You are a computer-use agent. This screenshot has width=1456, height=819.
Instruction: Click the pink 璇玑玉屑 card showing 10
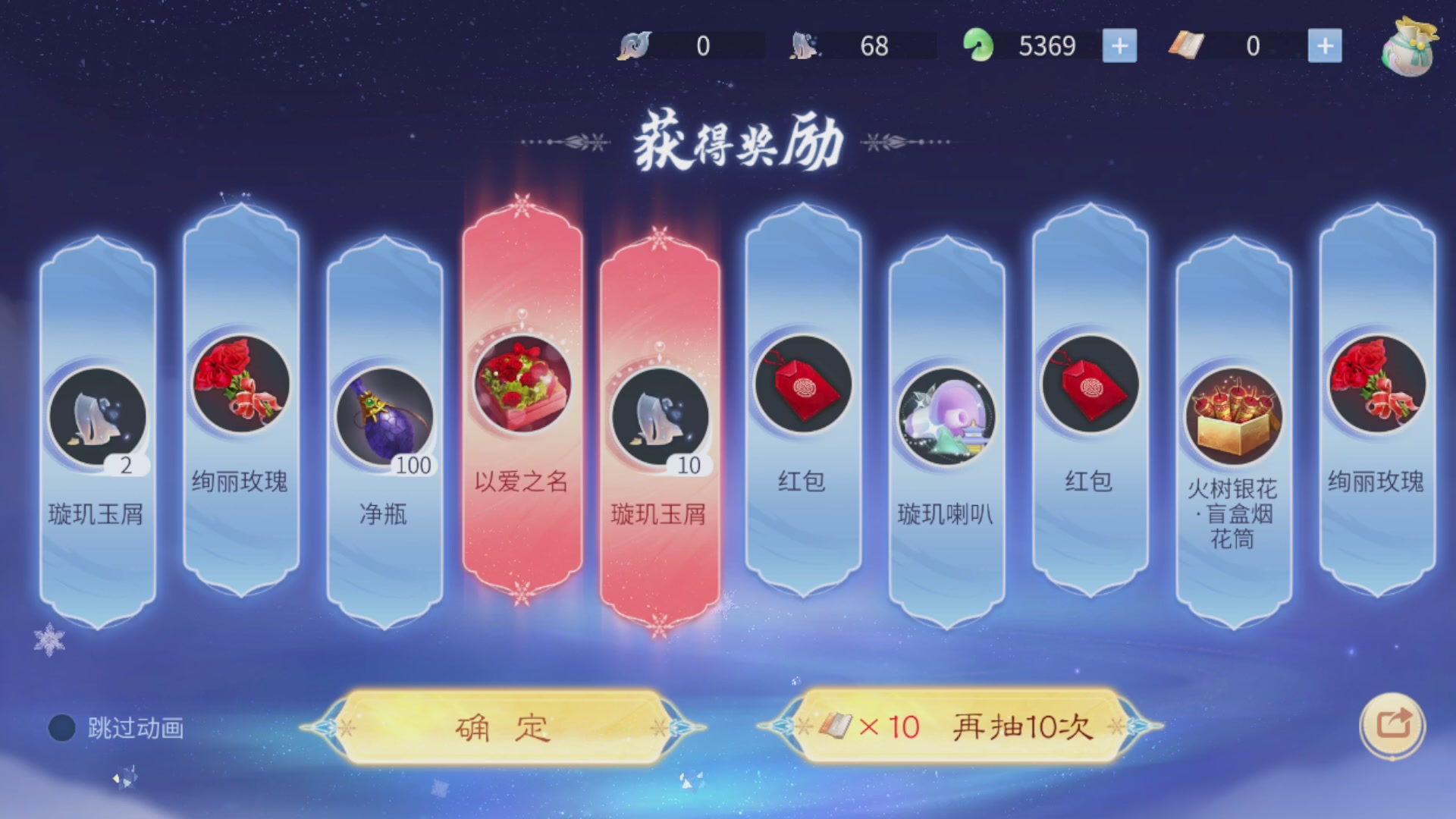pos(660,413)
